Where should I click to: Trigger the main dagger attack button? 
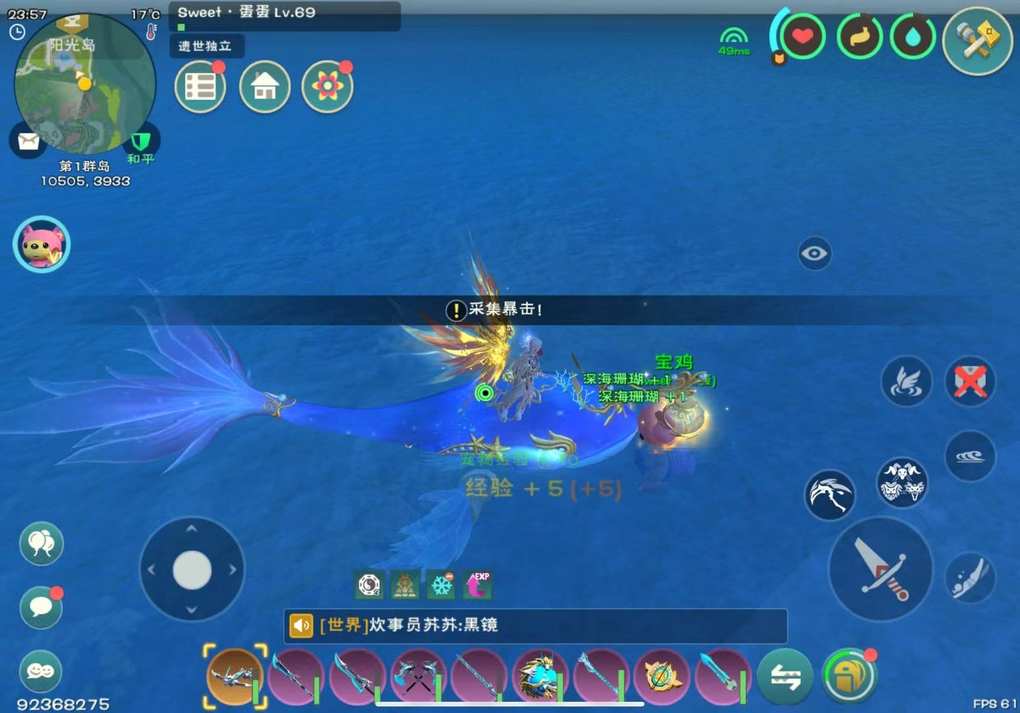pos(880,568)
